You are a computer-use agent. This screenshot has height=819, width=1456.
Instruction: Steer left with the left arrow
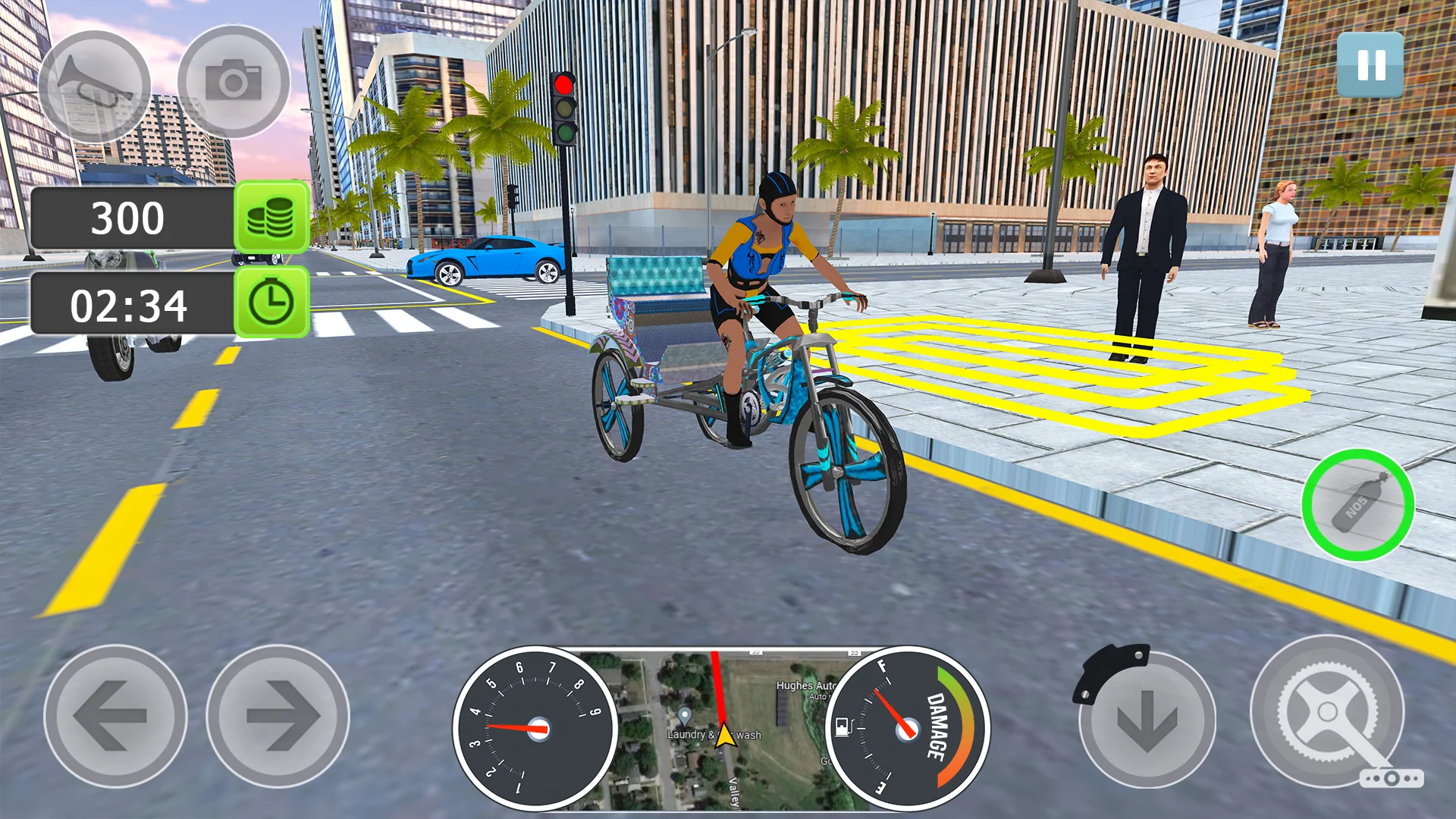(x=115, y=716)
